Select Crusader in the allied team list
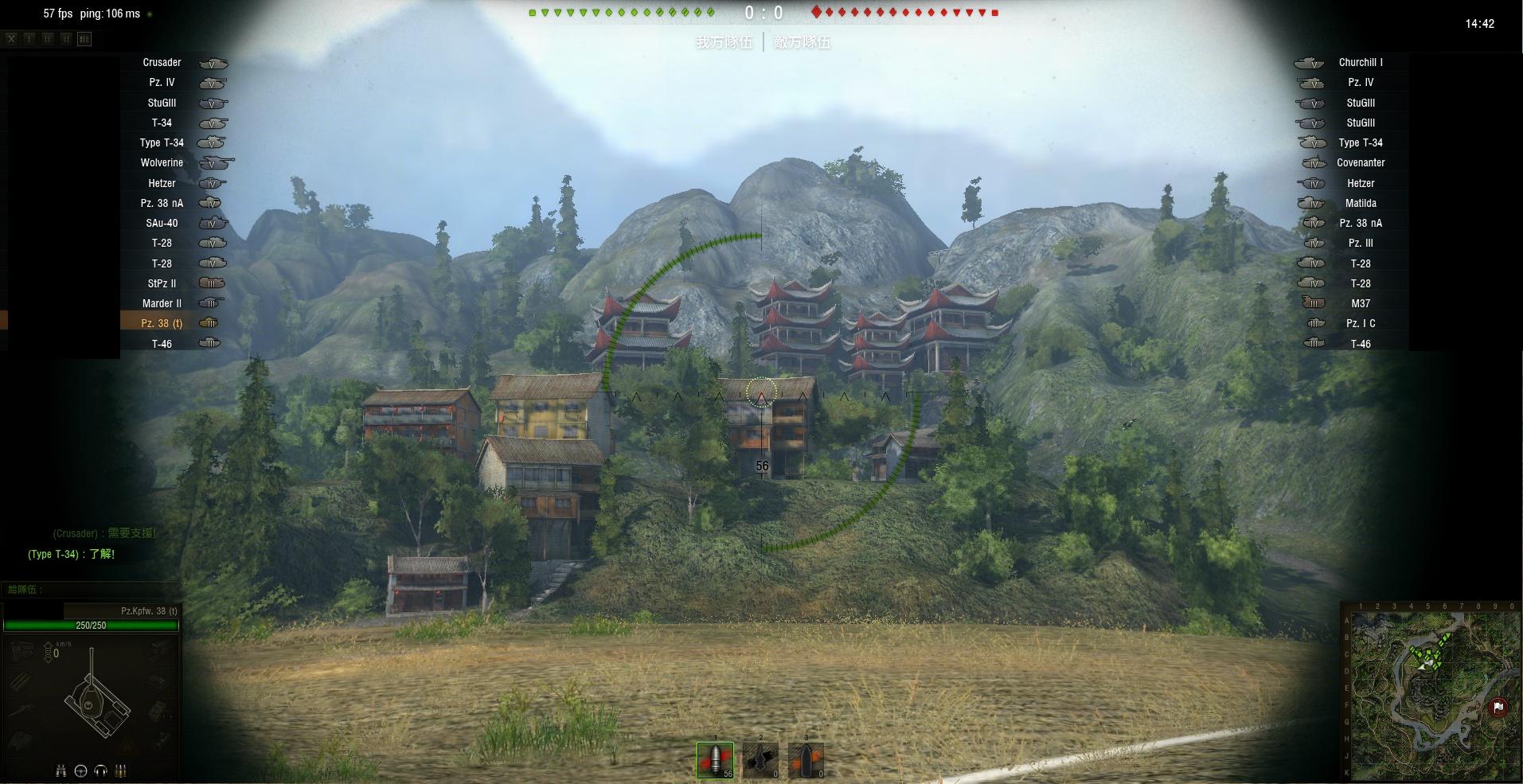The height and width of the screenshot is (784, 1523). 162,62
